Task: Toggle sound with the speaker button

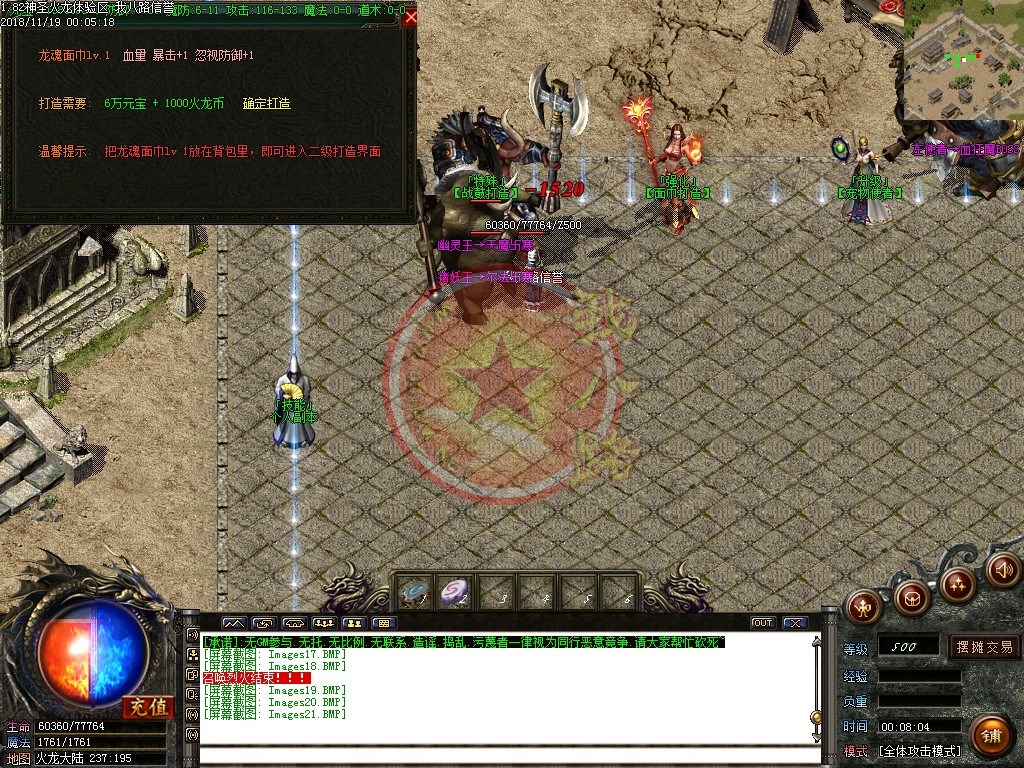Action: pos(1003,569)
